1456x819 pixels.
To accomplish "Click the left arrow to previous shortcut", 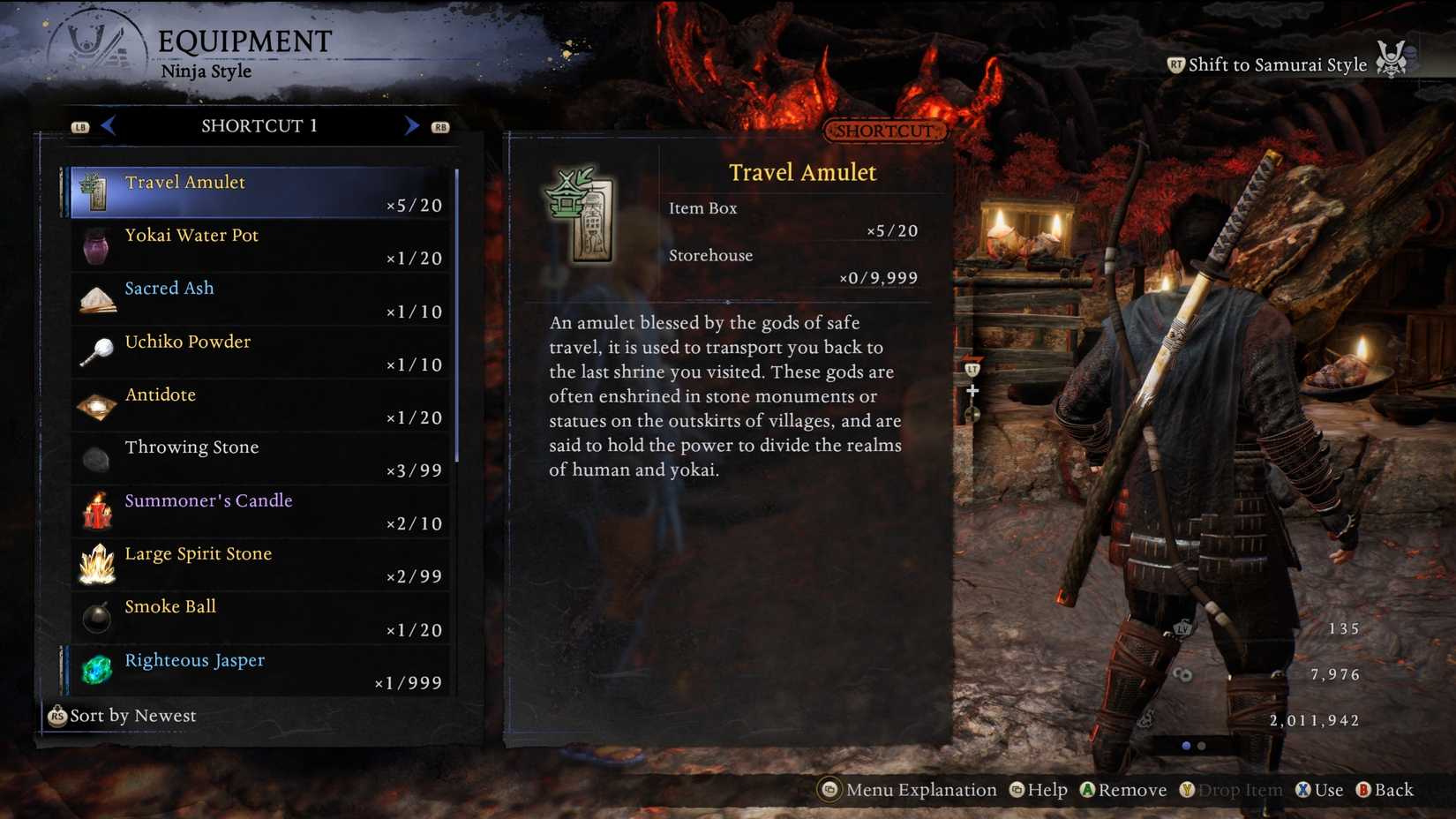I will (x=106, y=125).
